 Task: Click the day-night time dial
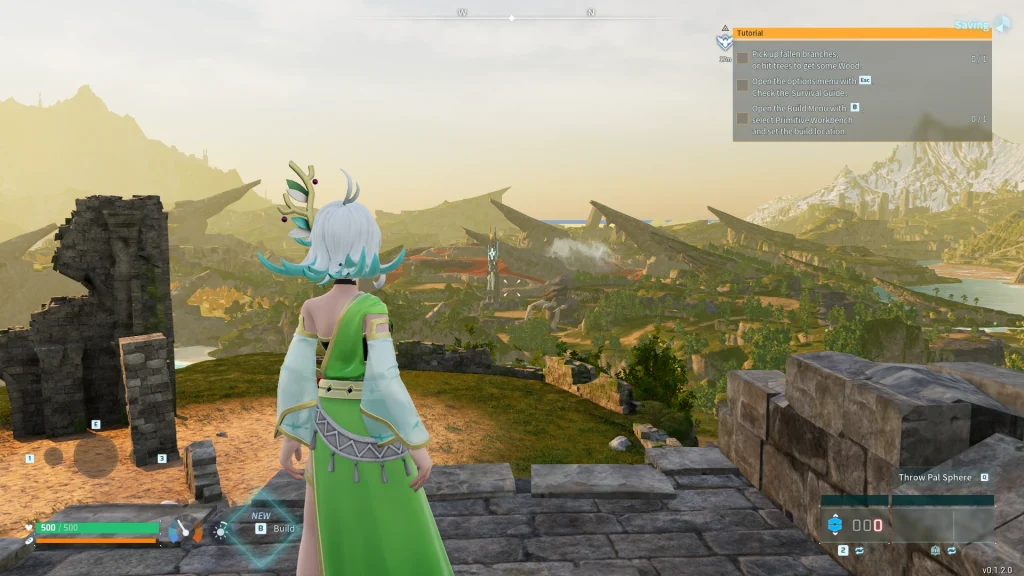coord(220,530)
